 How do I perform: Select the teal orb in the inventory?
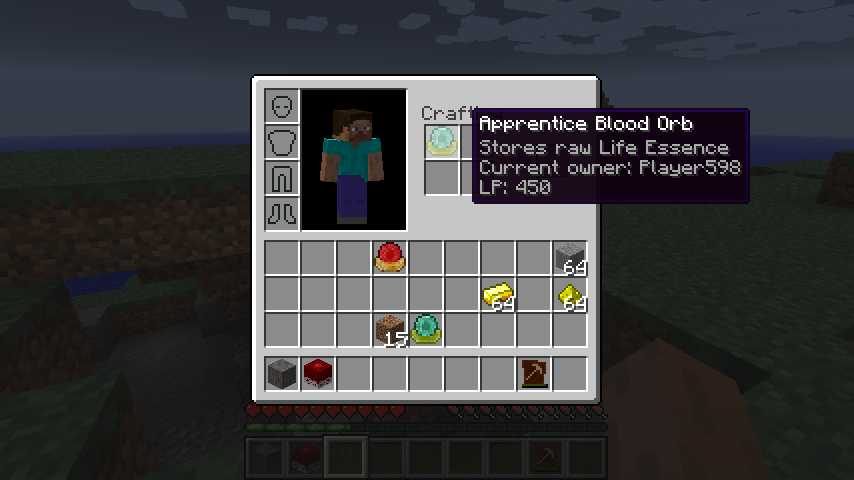[x=426, y=330]
